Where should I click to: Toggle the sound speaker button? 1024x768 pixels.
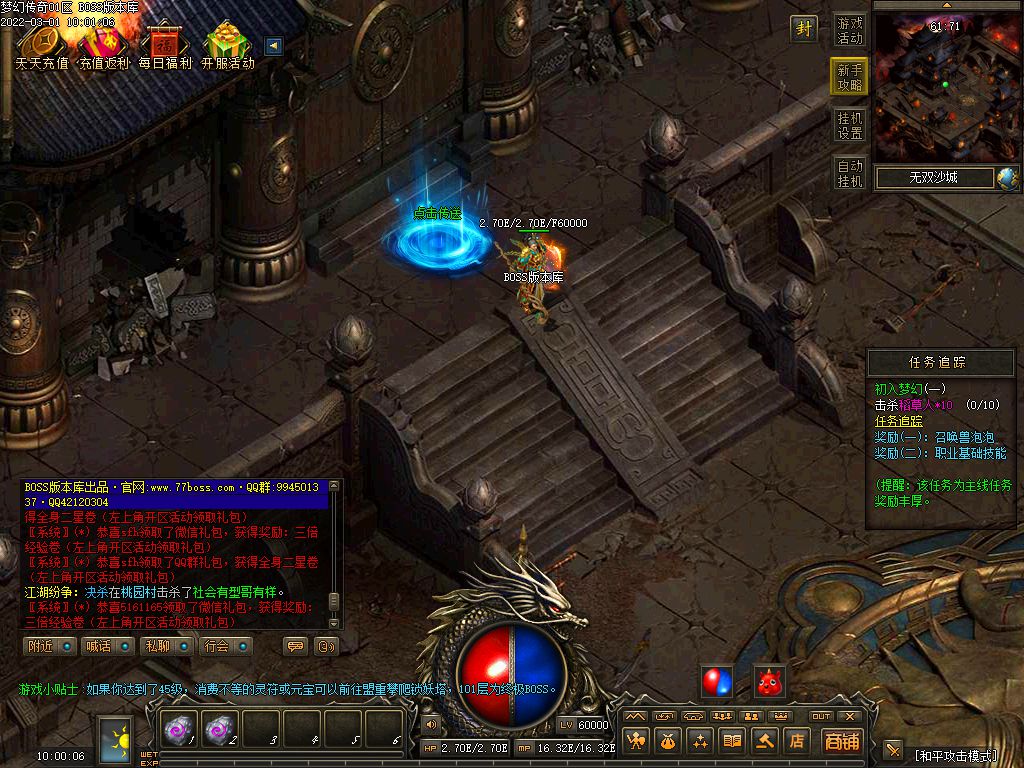click(x=431, y=723)
